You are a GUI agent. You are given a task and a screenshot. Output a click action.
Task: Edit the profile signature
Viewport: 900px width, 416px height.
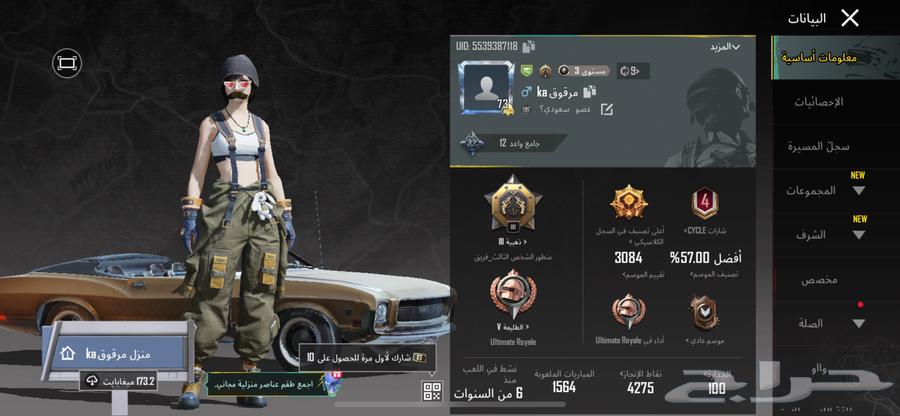point(606,109)
